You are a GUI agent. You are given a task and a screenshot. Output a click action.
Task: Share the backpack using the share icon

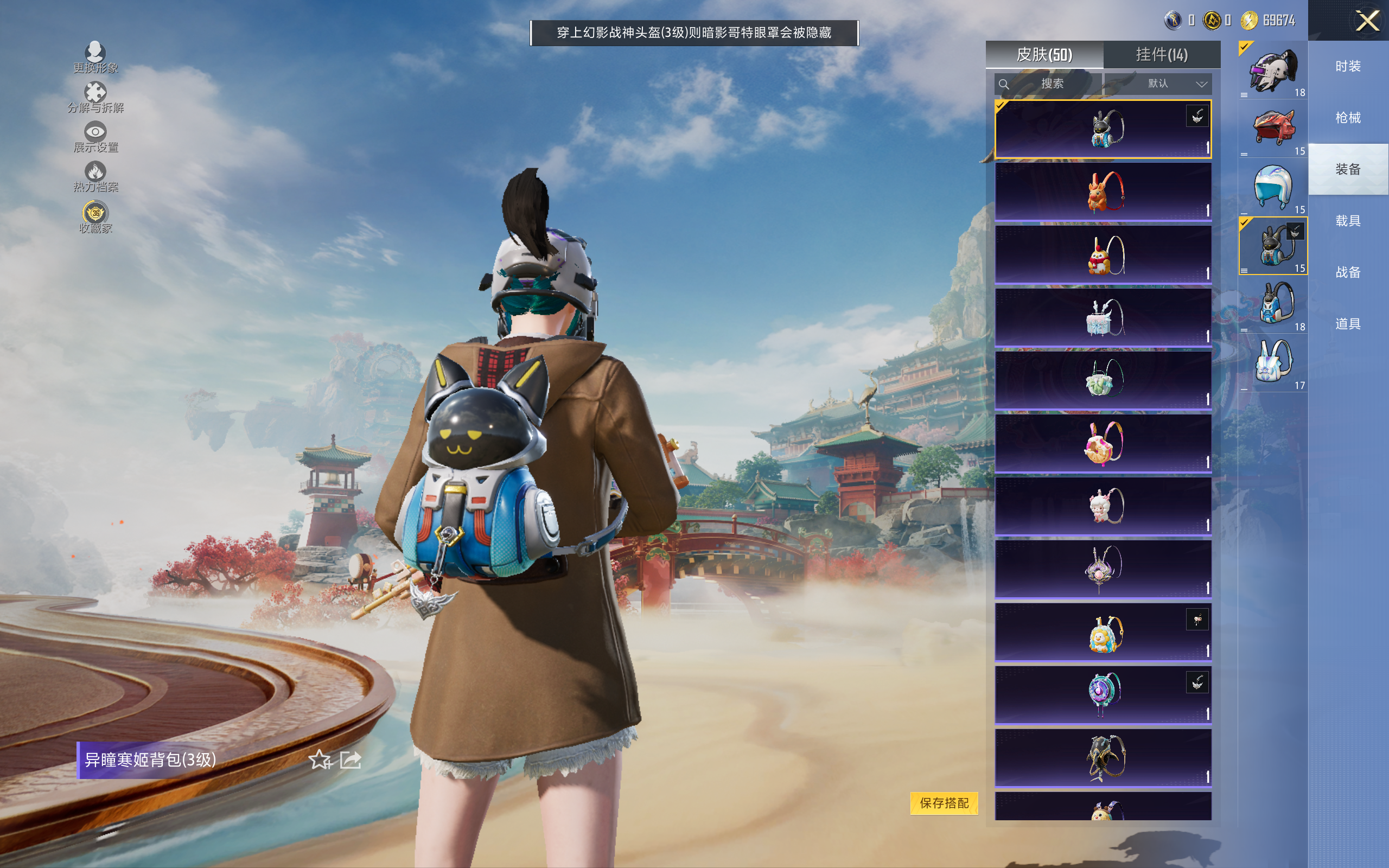point(351,760)
